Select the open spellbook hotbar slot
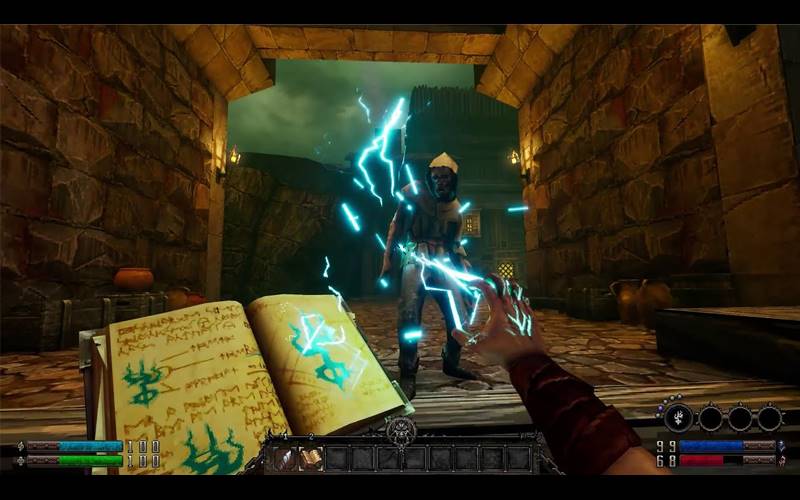Screen dimensions: 800x500 tap(311, 458)
